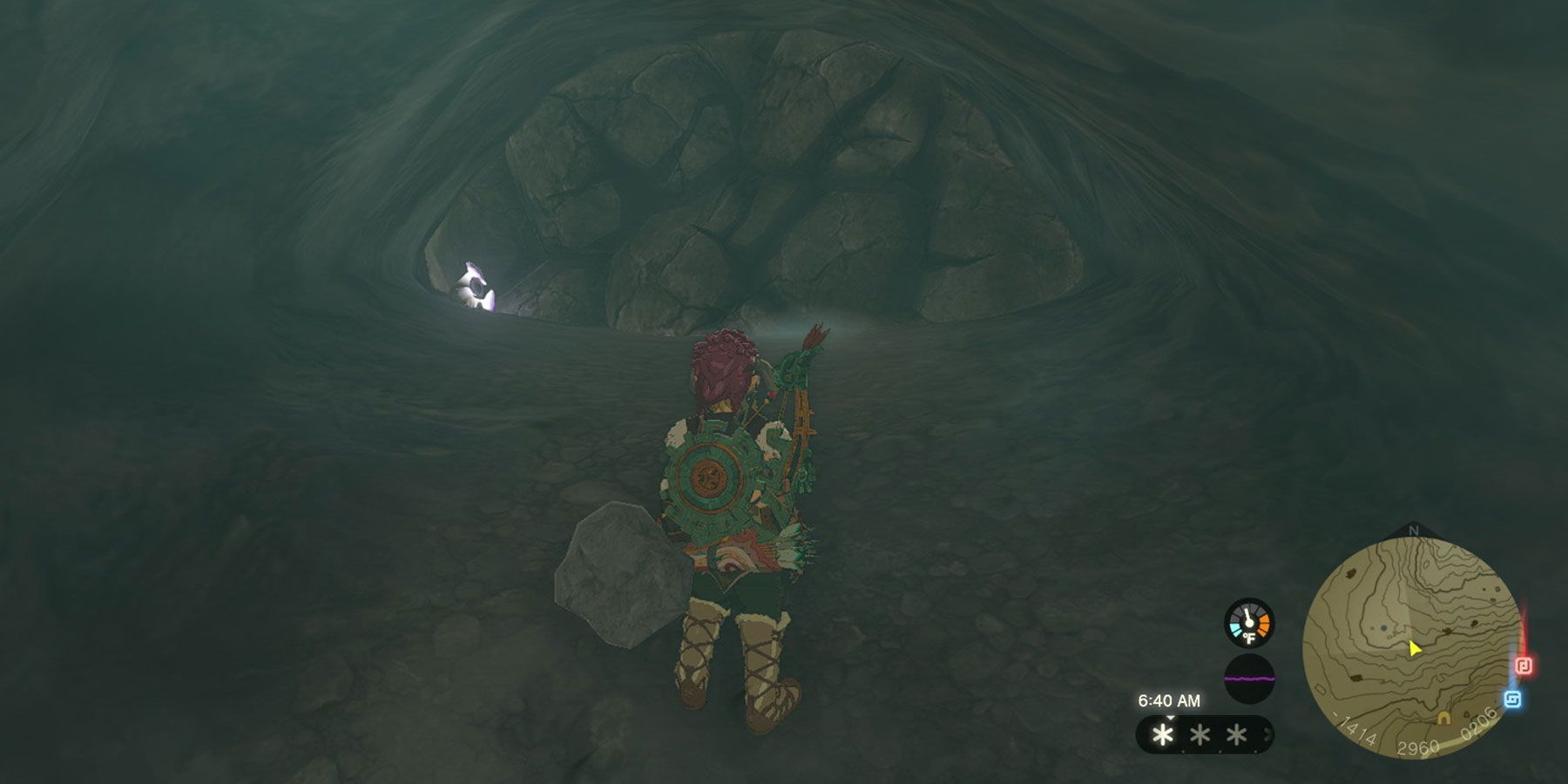Select the blue marker icon below the red one
This screenshot has width=1568, height=784.
pos(1513,698)
